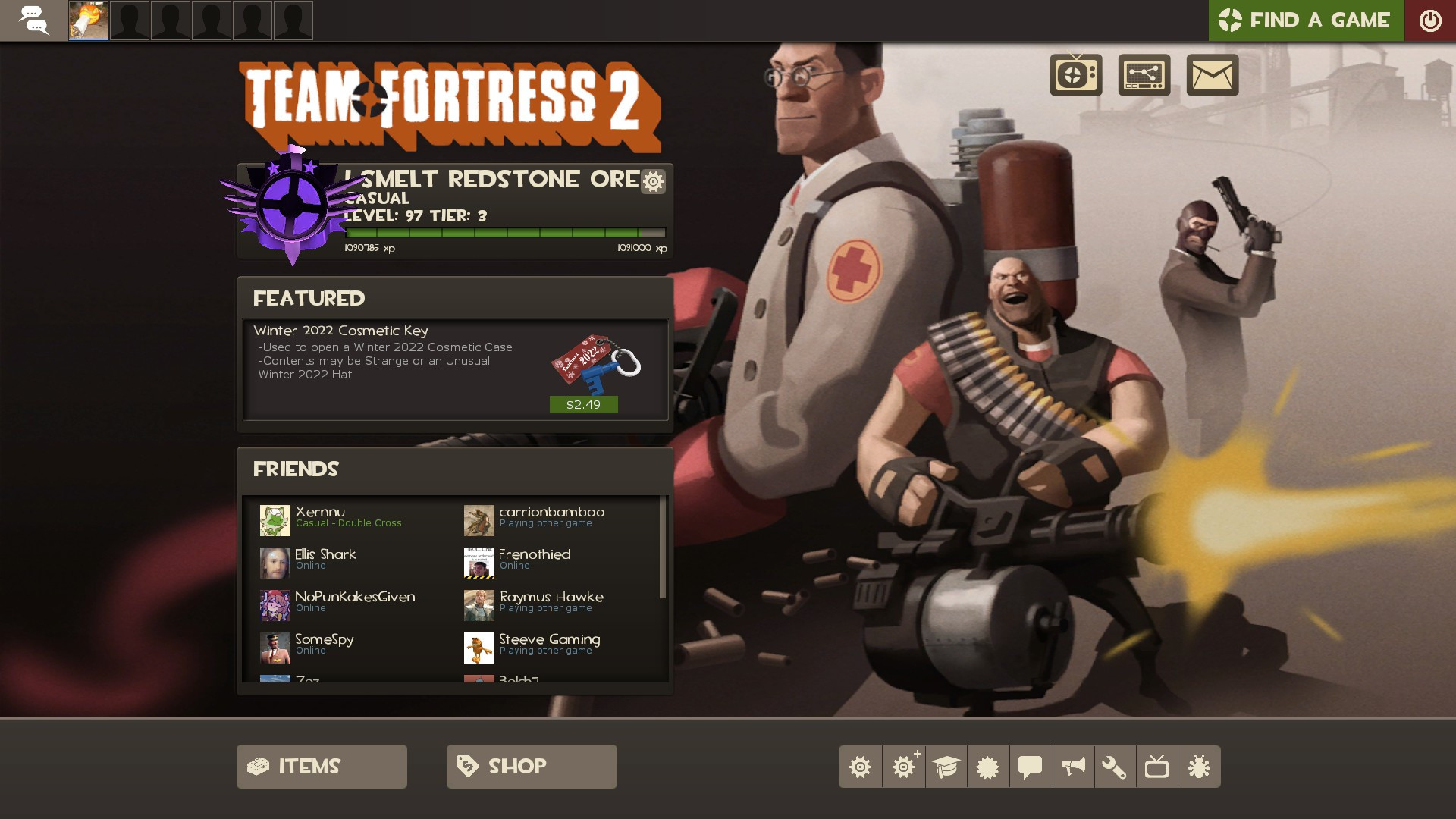Image resolution: width=1456 pixels, height=819 pixels.
Task: Open the ITEMS loadout screen
Action: point(321,766)
